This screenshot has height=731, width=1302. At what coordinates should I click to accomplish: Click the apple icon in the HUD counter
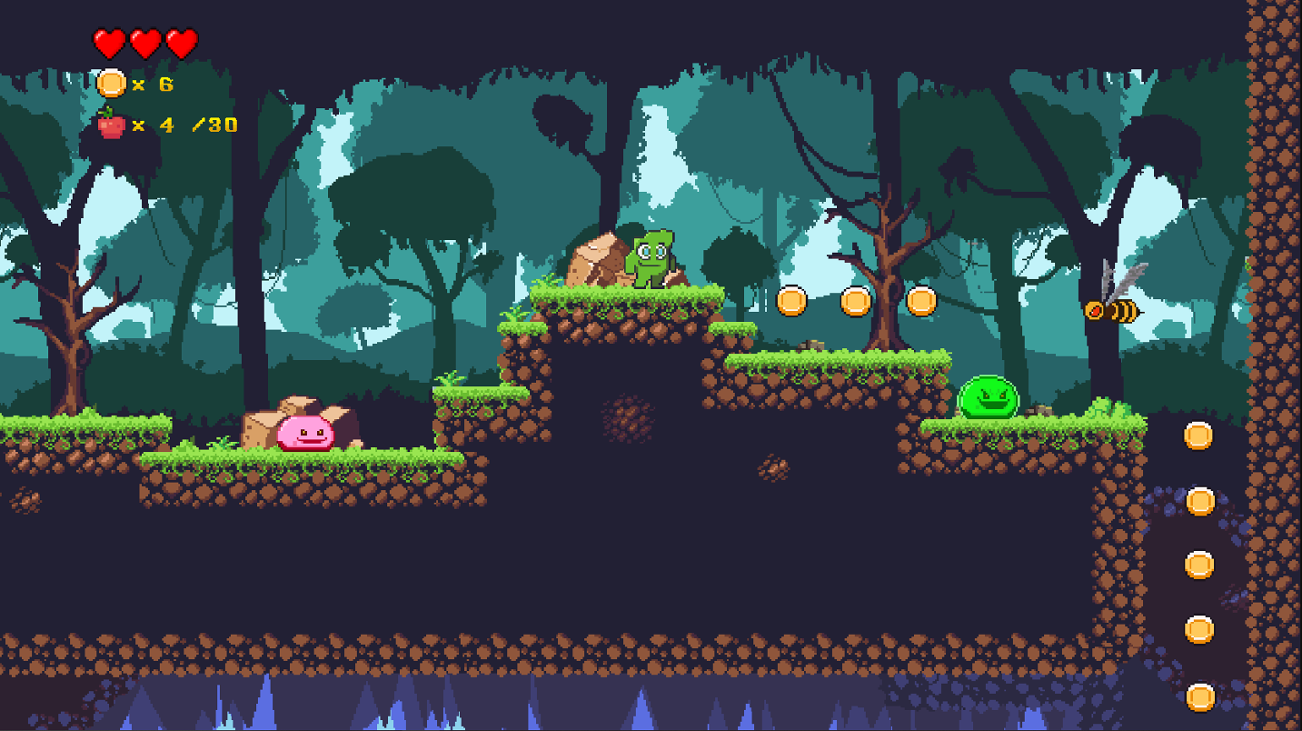(x=110, y=126)
